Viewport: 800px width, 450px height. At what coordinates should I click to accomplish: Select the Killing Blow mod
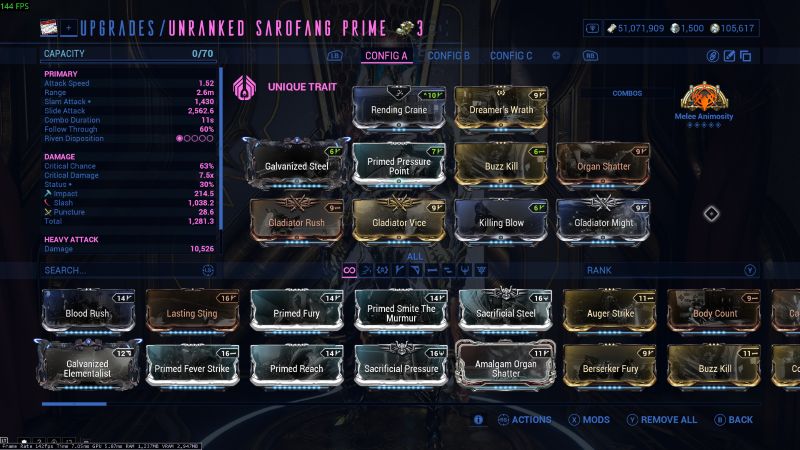(501, 219)
